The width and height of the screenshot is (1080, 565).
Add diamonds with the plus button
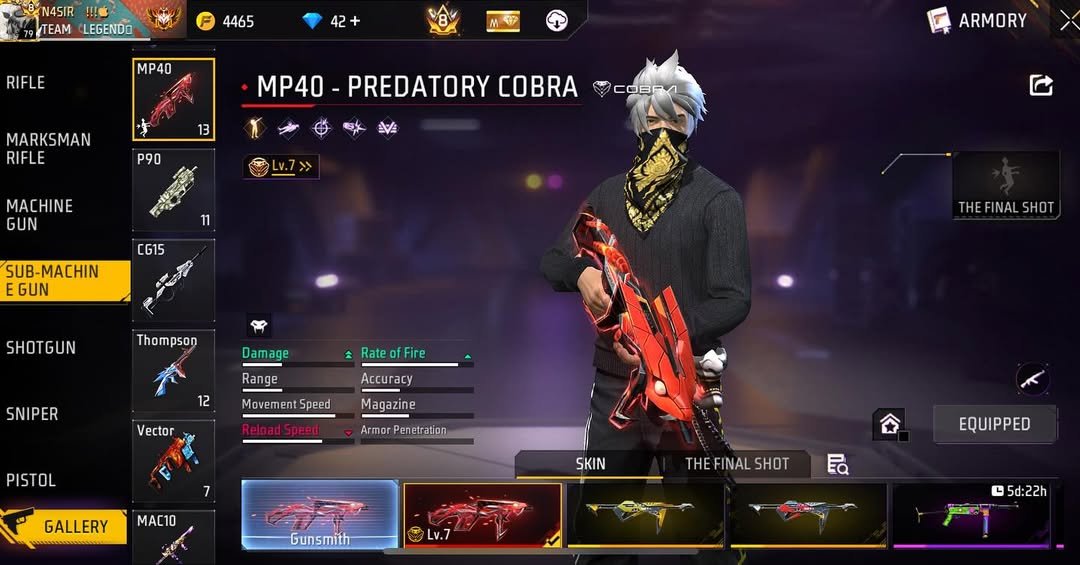pyautogui.click(x=353, y=21)
